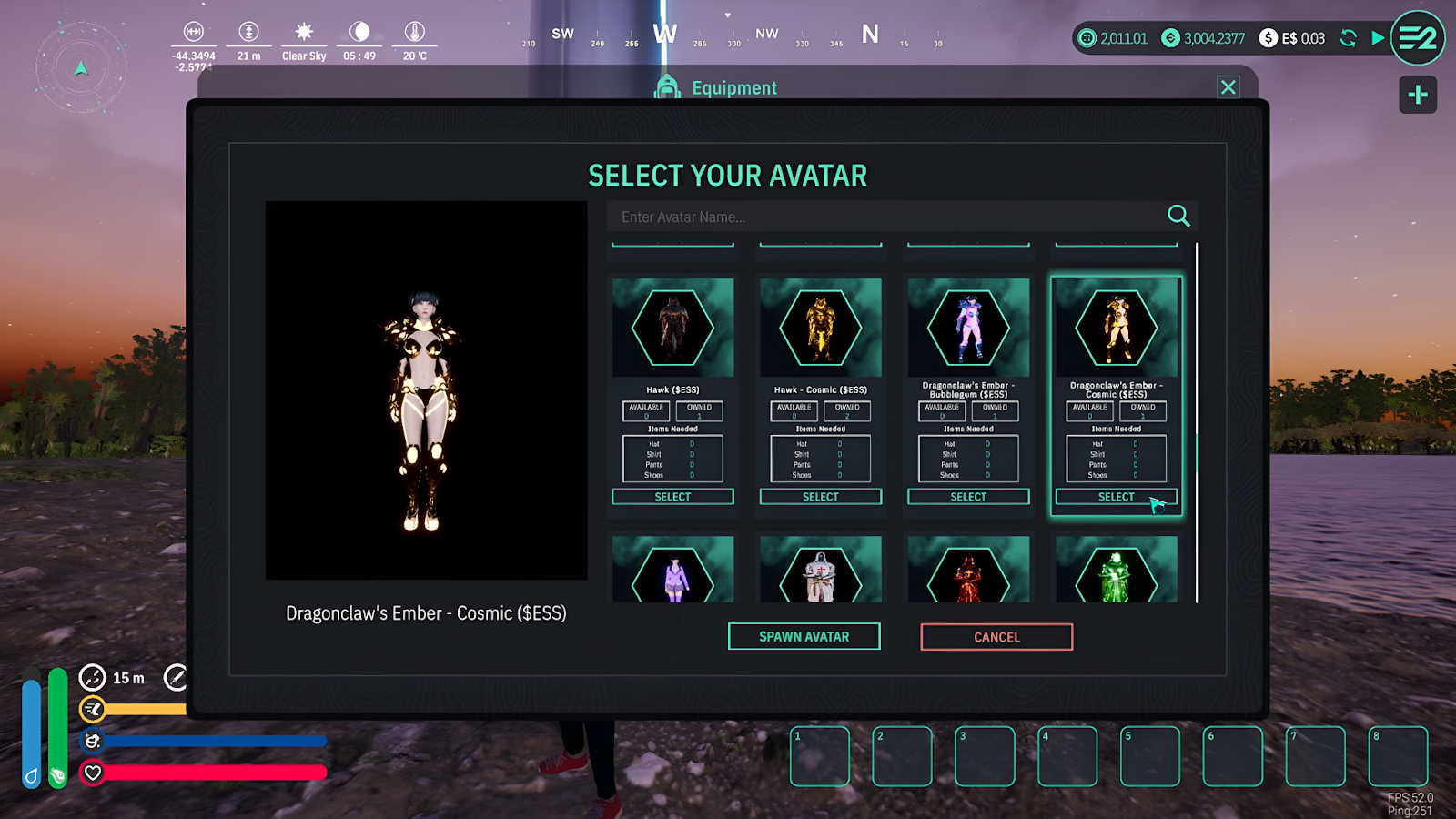Pick the red armored avatar thumbnail
Image resolution: width=1456 pixels, height=819 pixels.
pyautogui.click(x=968, y=573)
